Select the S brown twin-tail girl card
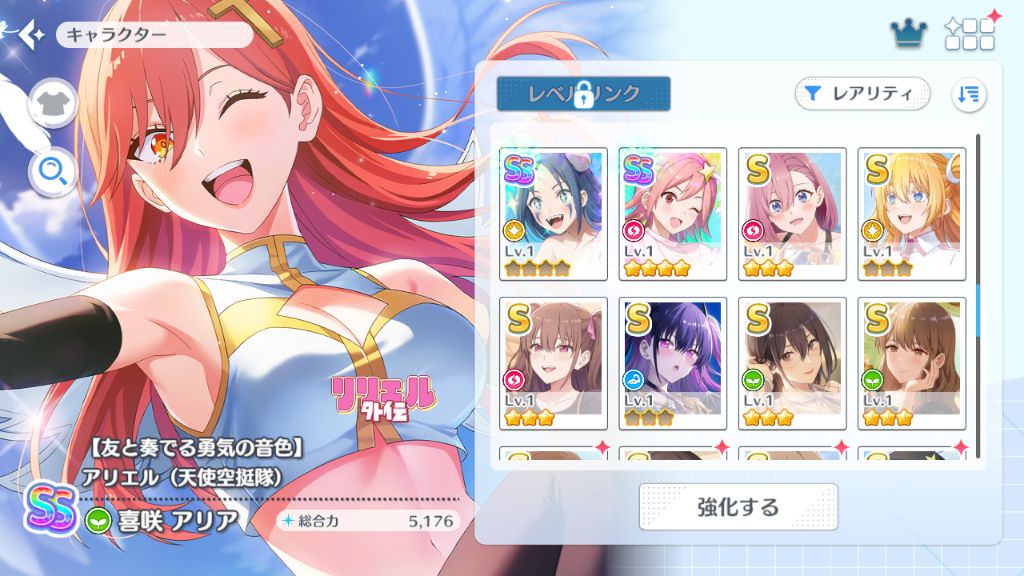Image resolution: width=1024 pixels, height=576 pixels. [x=552, y=363]
